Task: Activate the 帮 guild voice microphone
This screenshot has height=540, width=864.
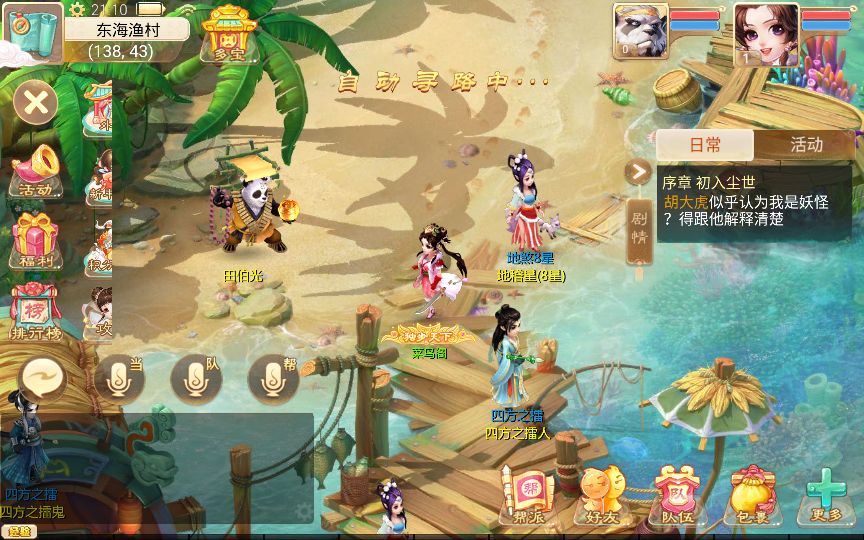Action: (x=273, y=378)
